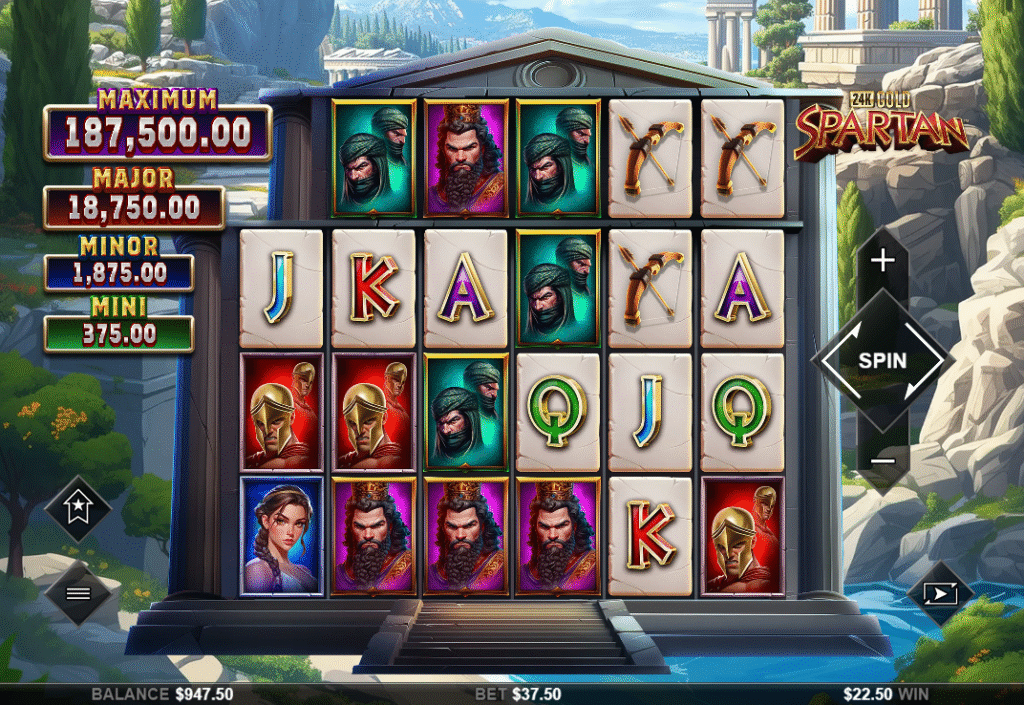Activate the autoplay arrow button
This screenshot has width=1024, height=705.
coord(942,594)
